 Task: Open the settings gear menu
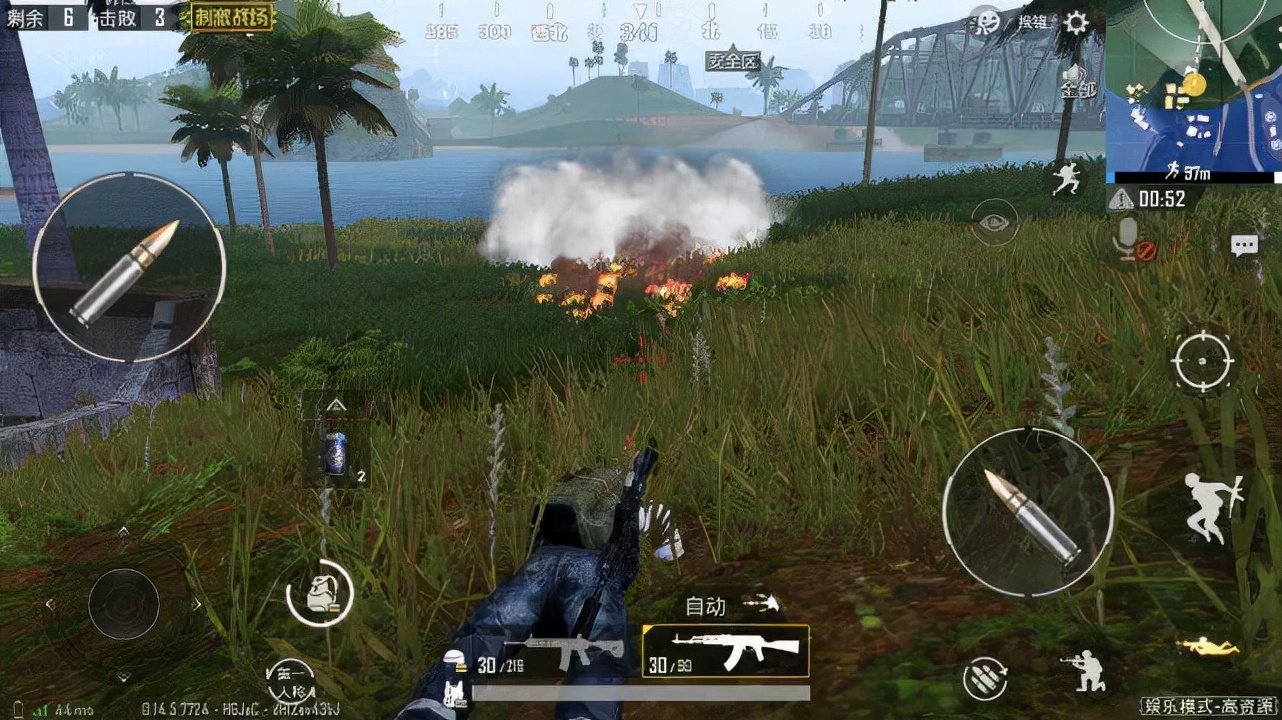coord(1076,22)
